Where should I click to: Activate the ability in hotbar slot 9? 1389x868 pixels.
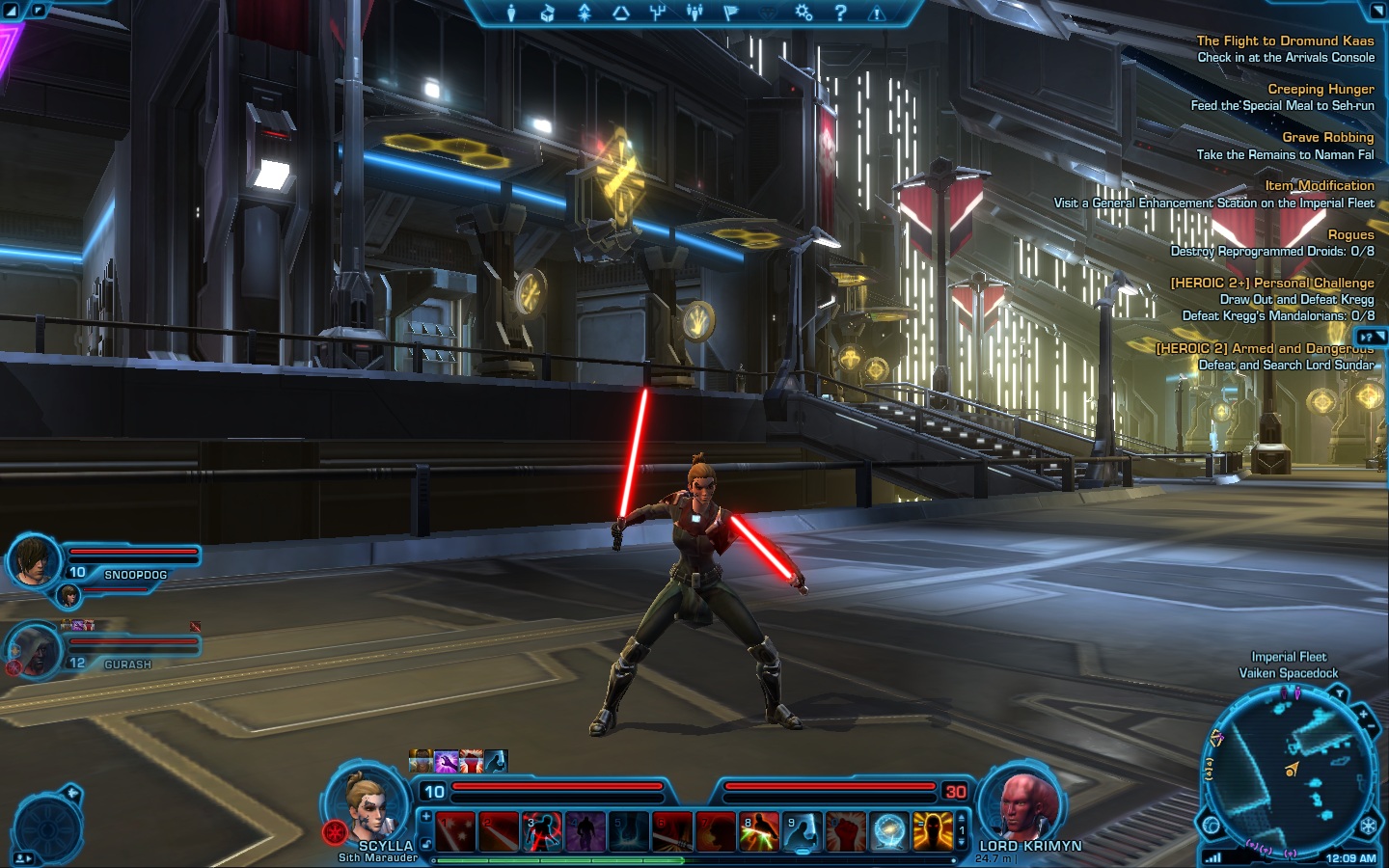pos(802,831)
